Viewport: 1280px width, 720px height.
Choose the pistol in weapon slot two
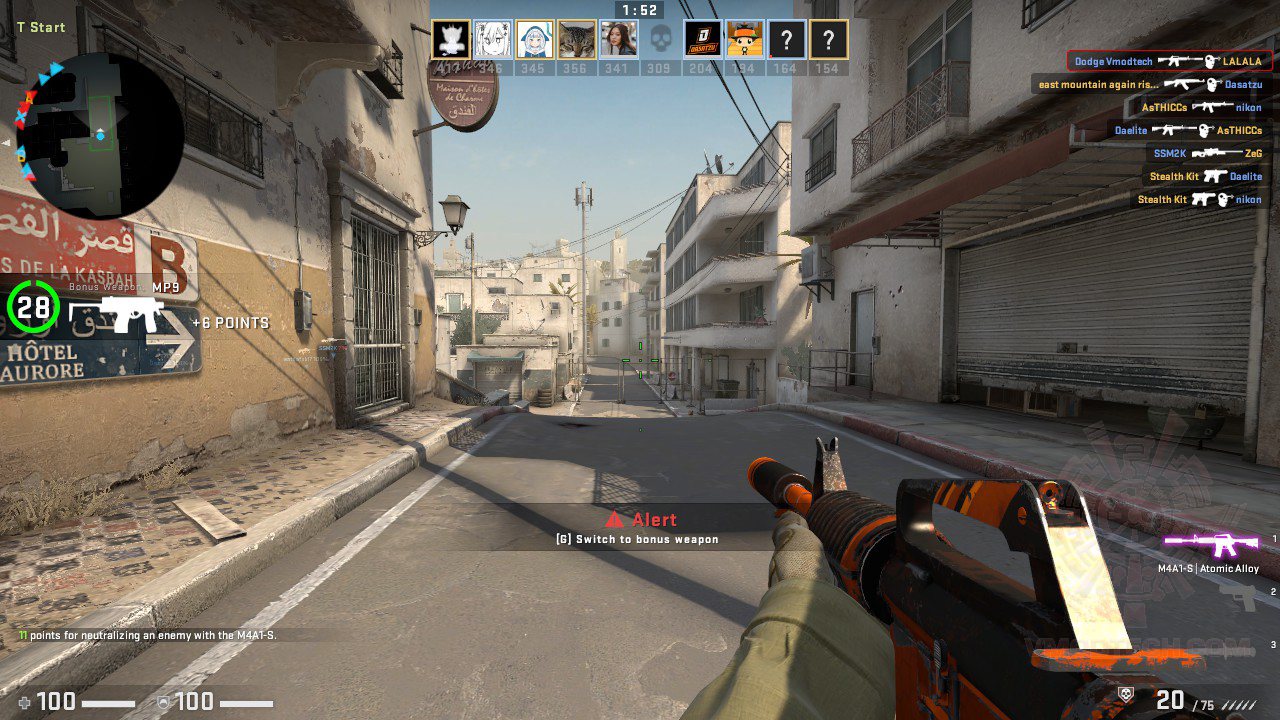pyautogui.click(x=1242, y=597)
